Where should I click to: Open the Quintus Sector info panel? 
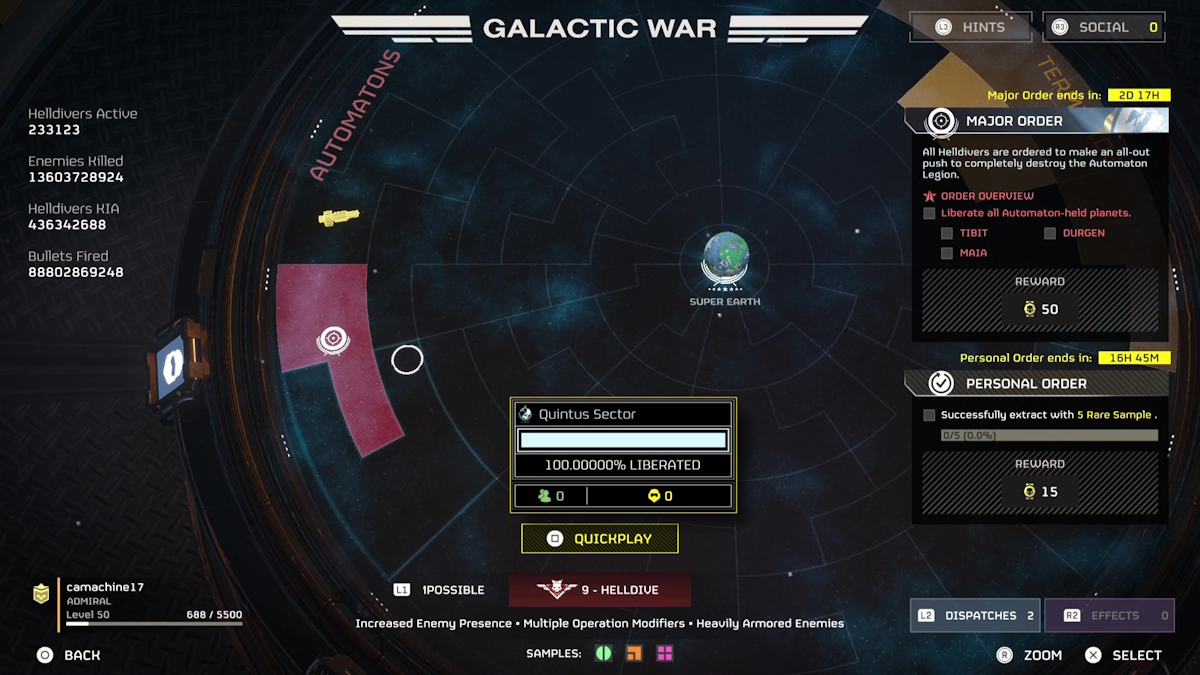(623, 414)
